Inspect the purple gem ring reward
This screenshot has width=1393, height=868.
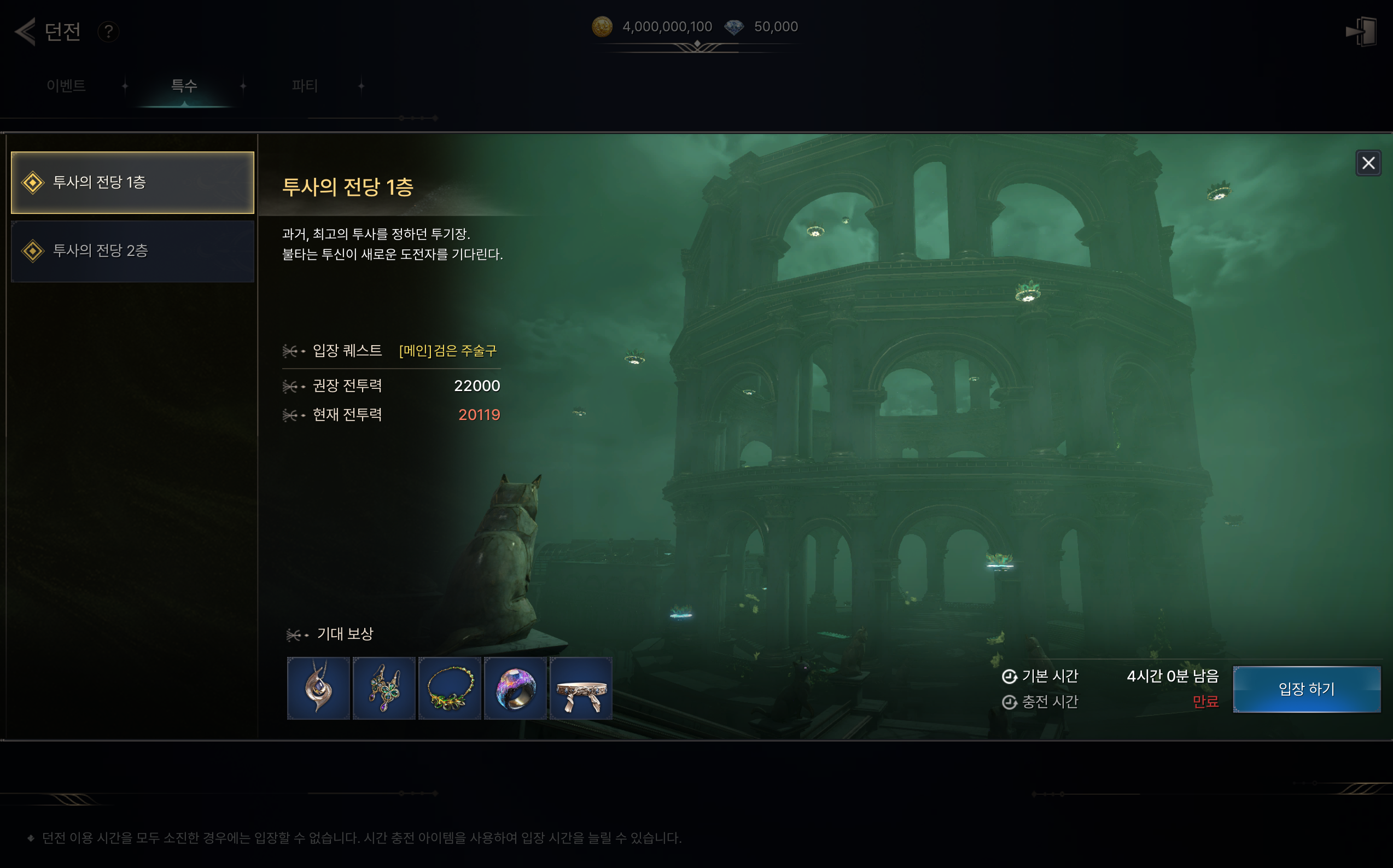click(515, 688)
